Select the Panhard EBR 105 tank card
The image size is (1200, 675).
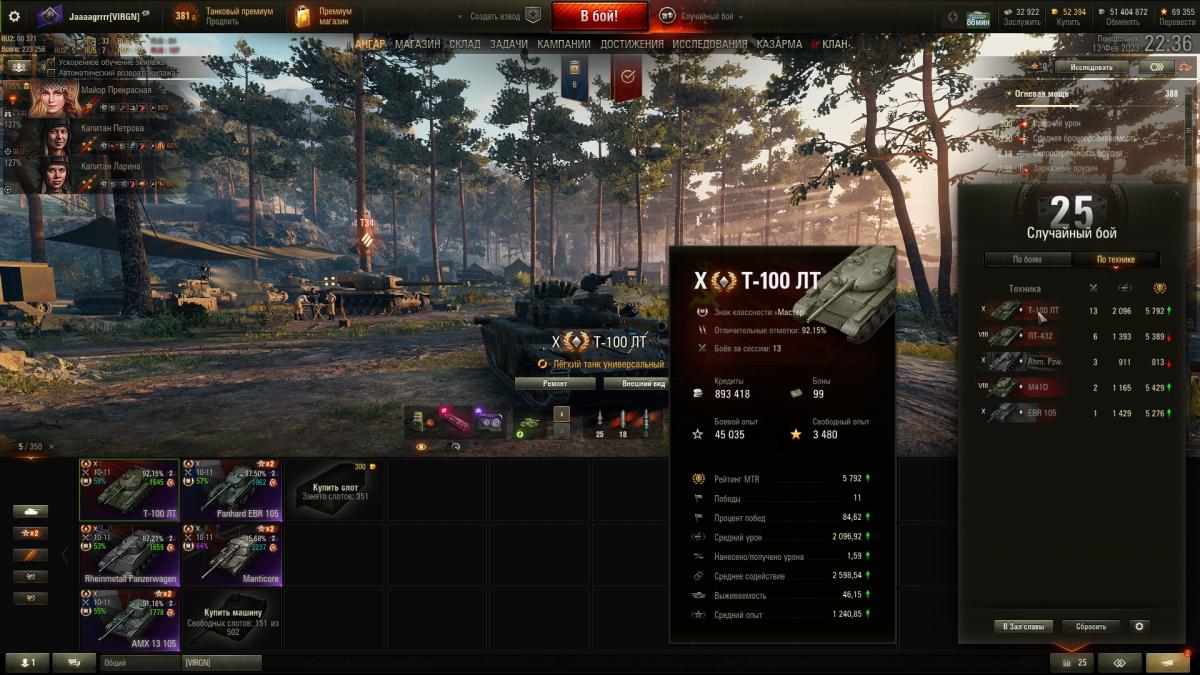point(231,490)
